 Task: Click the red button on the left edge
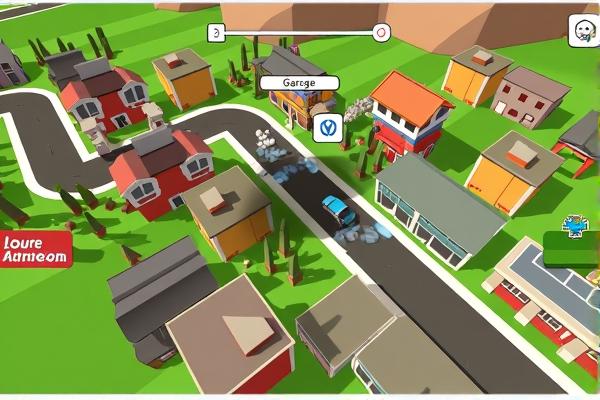click(36, 249)
